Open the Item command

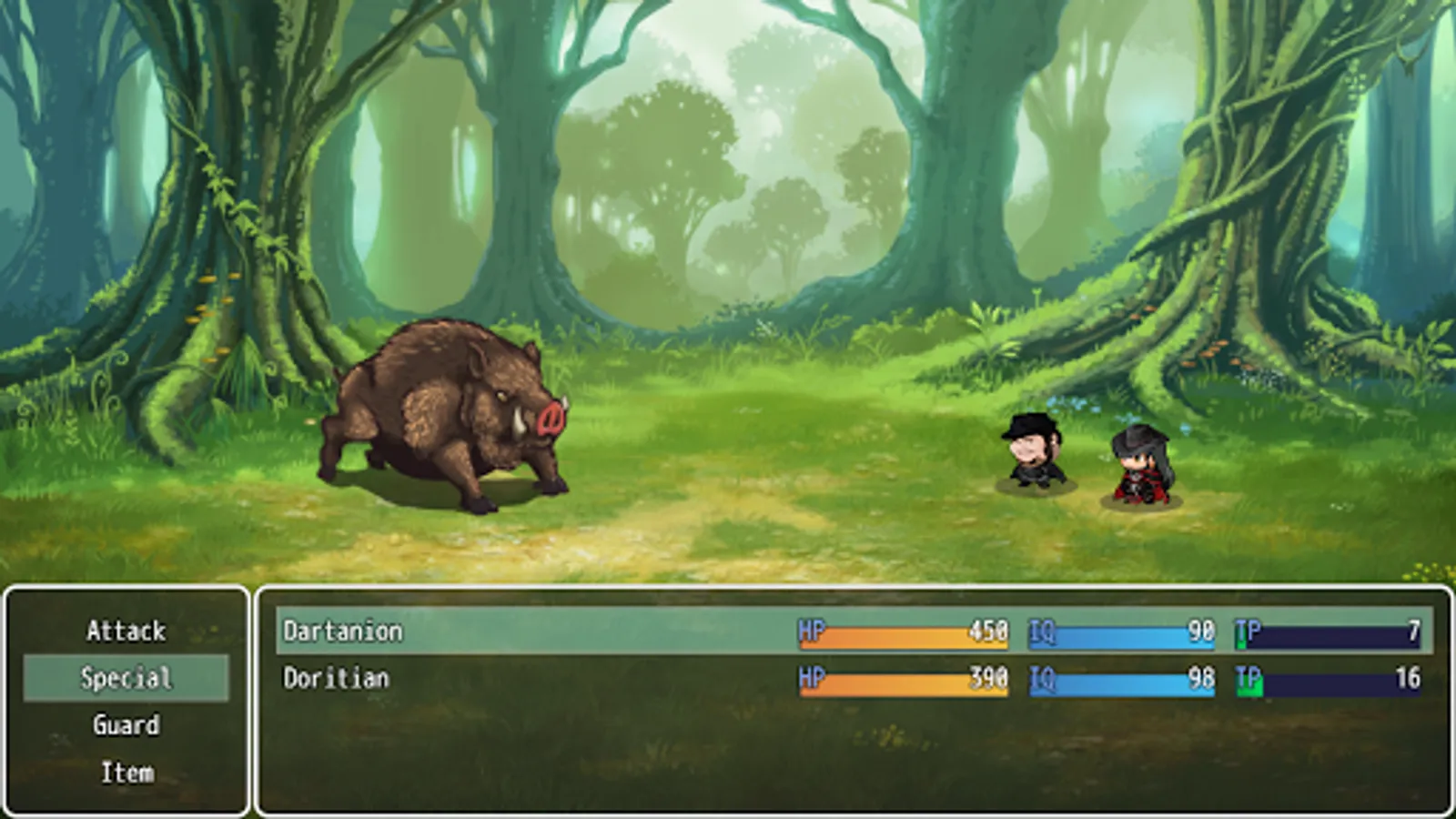(x=126, y=773)
